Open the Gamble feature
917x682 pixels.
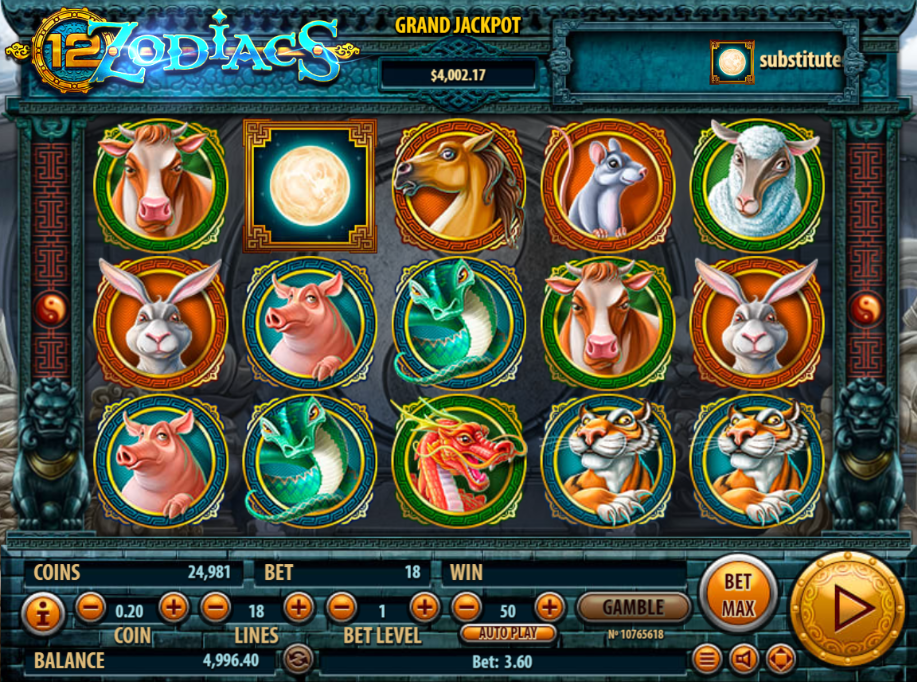tap(633, 607)
